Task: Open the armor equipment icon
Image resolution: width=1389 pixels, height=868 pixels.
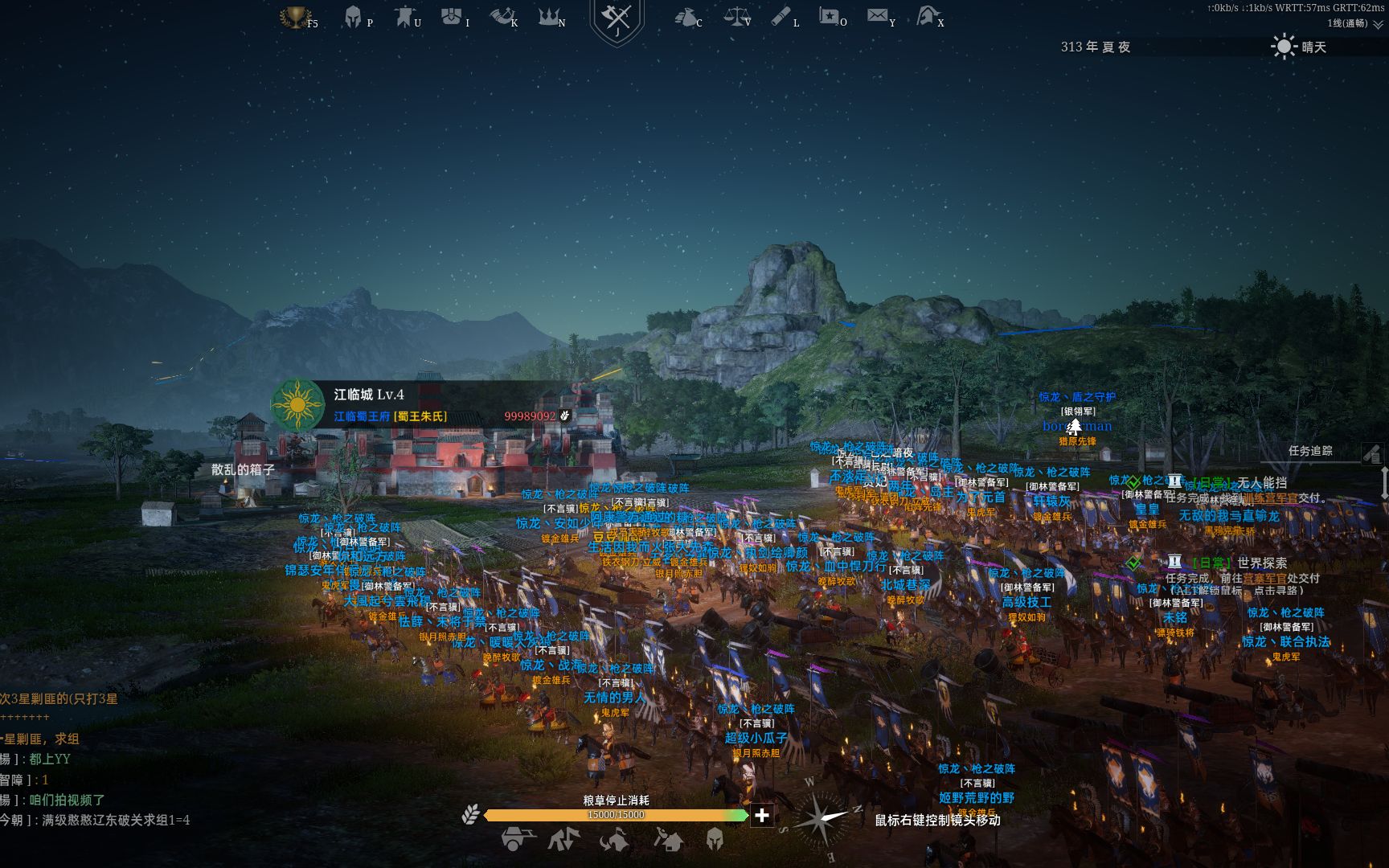Action: [452, 16]
